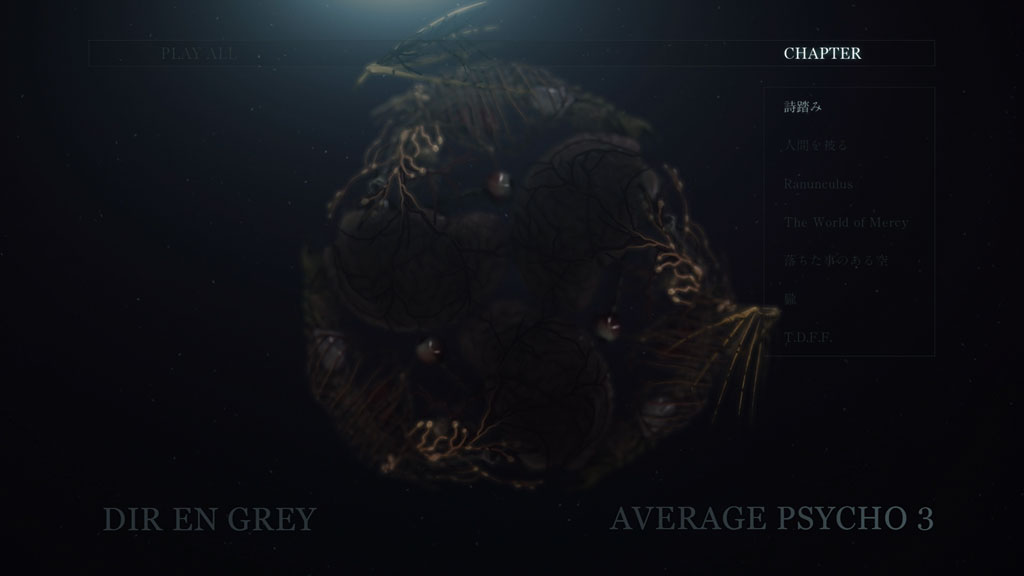
Task: Play the Ranunculus chapter
Action: [819, 184]
